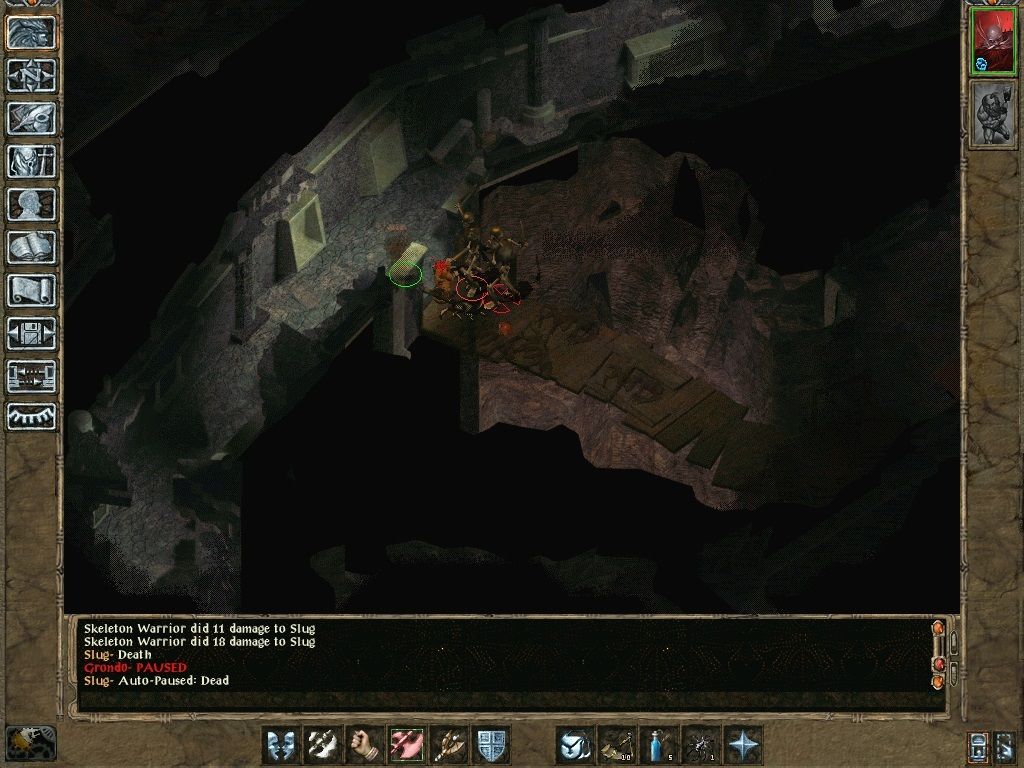Image resolution: width=1024 pixels, height=768 pixels.
Task: Select the crossbow quick slot with 10 ammo
Action: click(617, 745)
